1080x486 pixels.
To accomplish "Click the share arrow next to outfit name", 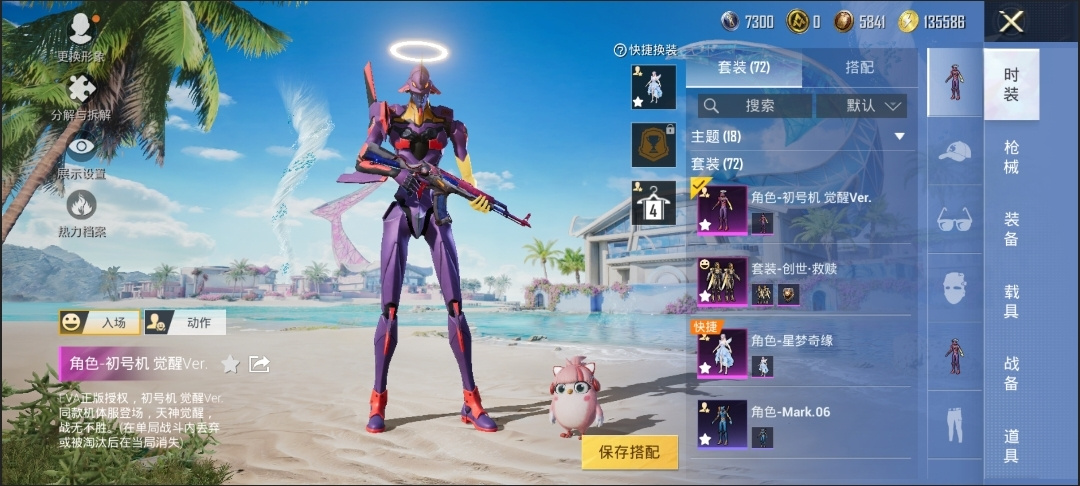I will pyautogui.click(x=259, y=364).
